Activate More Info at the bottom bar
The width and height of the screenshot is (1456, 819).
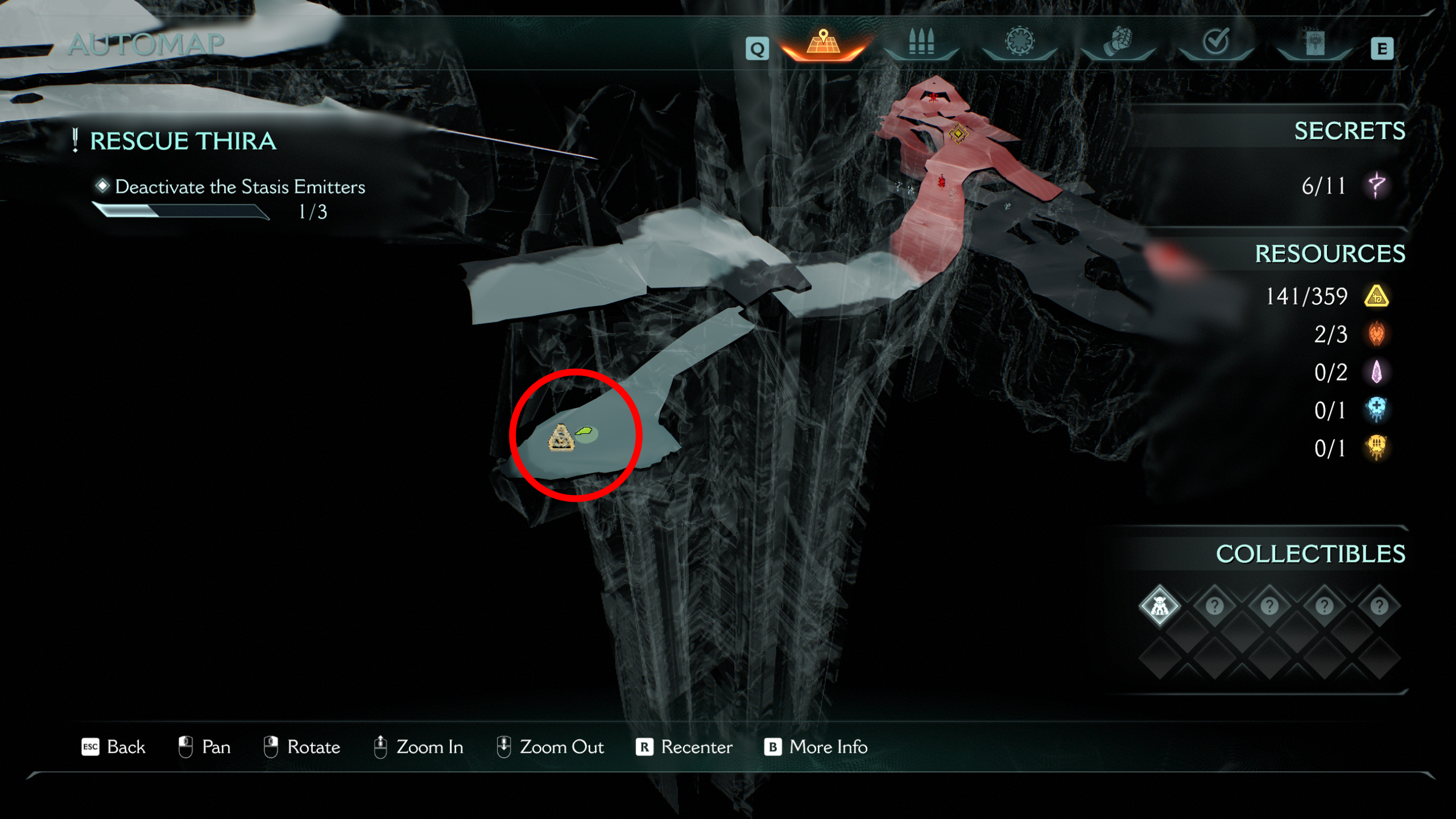pyautogui.click(x=827, y=747)
